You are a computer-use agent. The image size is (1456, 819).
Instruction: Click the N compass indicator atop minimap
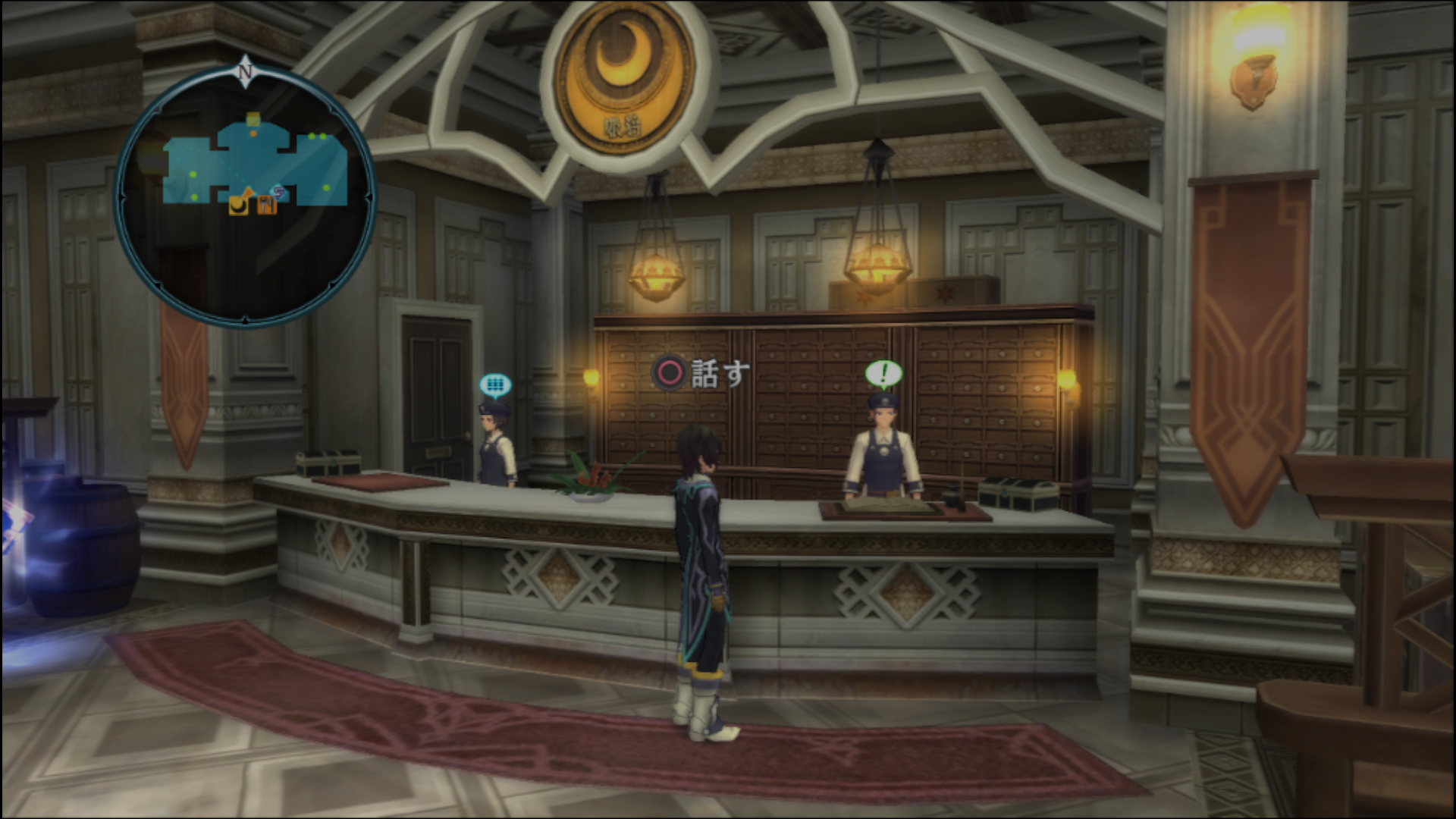pos(245,73)
